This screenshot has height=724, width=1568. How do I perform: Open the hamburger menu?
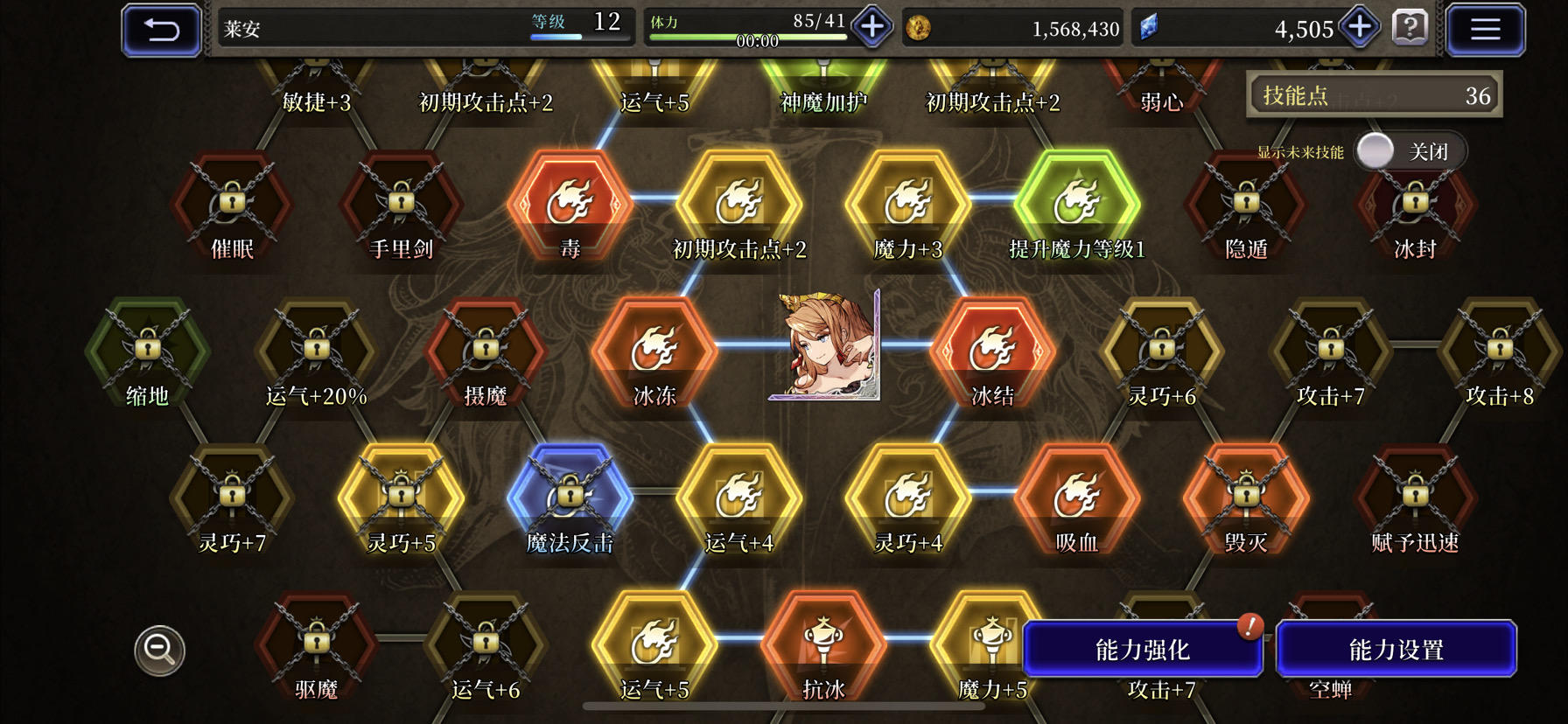[x=1486, y=27]
